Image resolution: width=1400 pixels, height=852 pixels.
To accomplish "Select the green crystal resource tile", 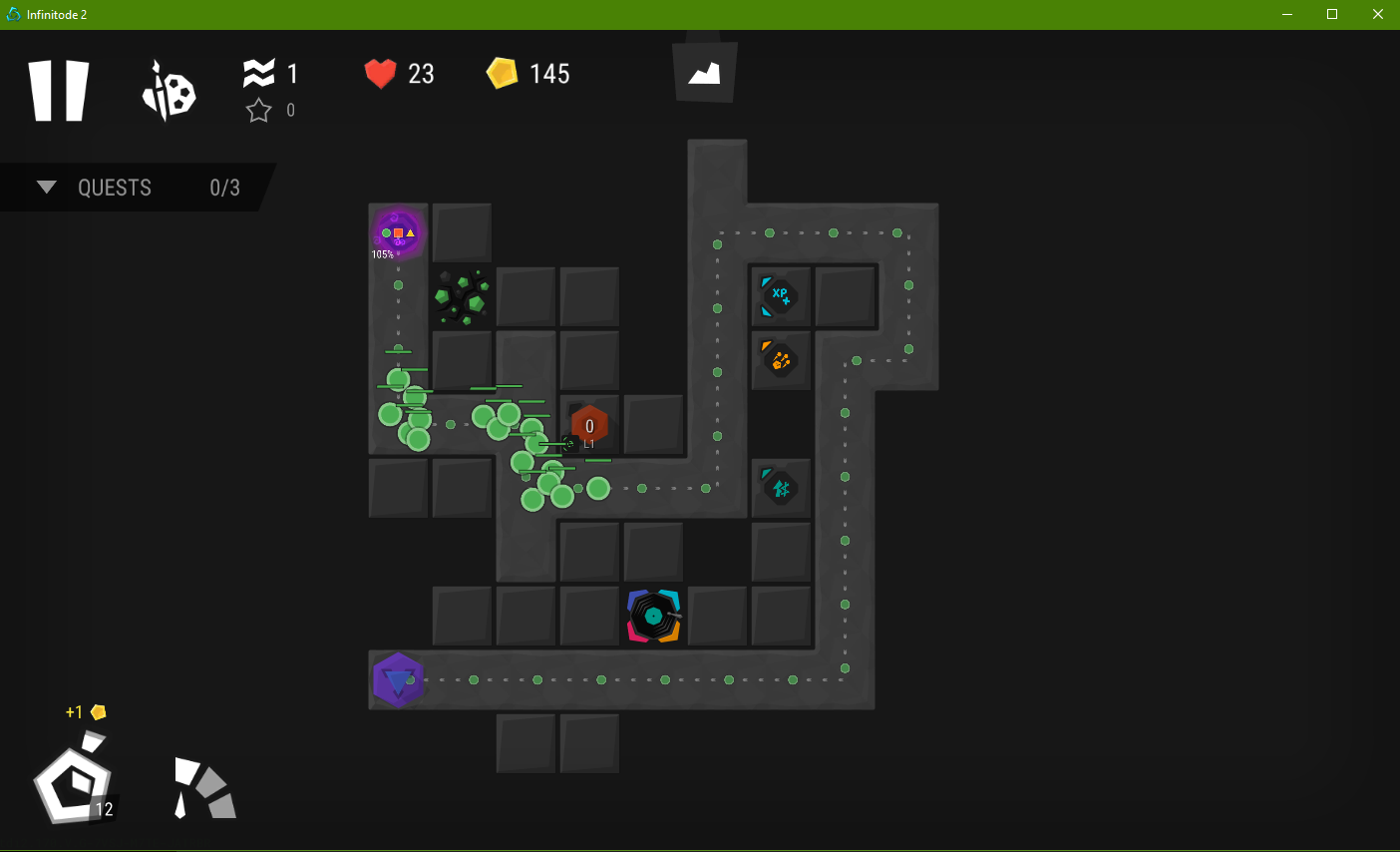I will click(461, 297).
